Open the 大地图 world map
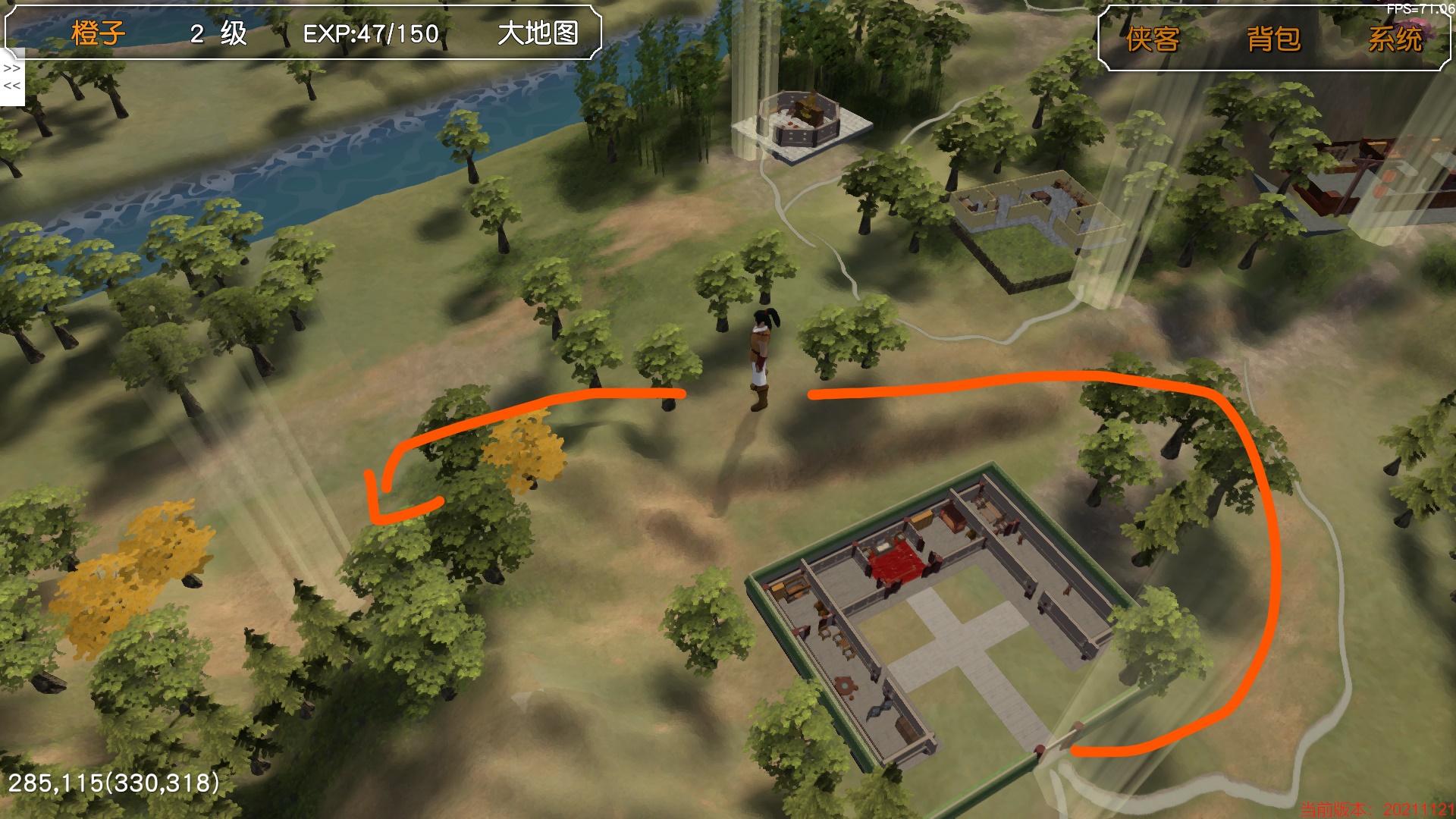Image resolution: width=1456 pixels, height=819 pixels. [x=538, y=33]
